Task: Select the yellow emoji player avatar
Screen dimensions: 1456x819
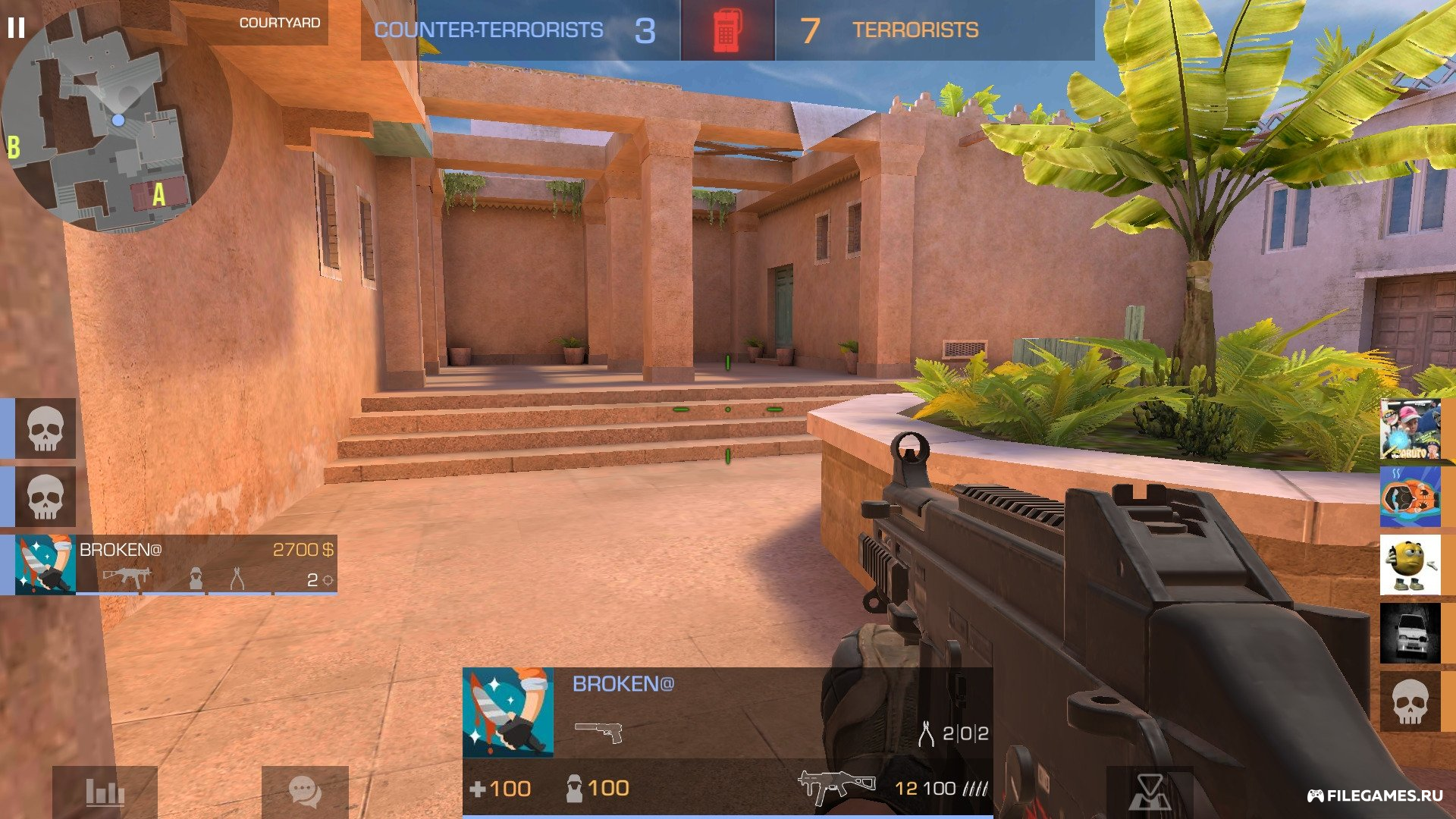Action: [x=1410, y=565]
